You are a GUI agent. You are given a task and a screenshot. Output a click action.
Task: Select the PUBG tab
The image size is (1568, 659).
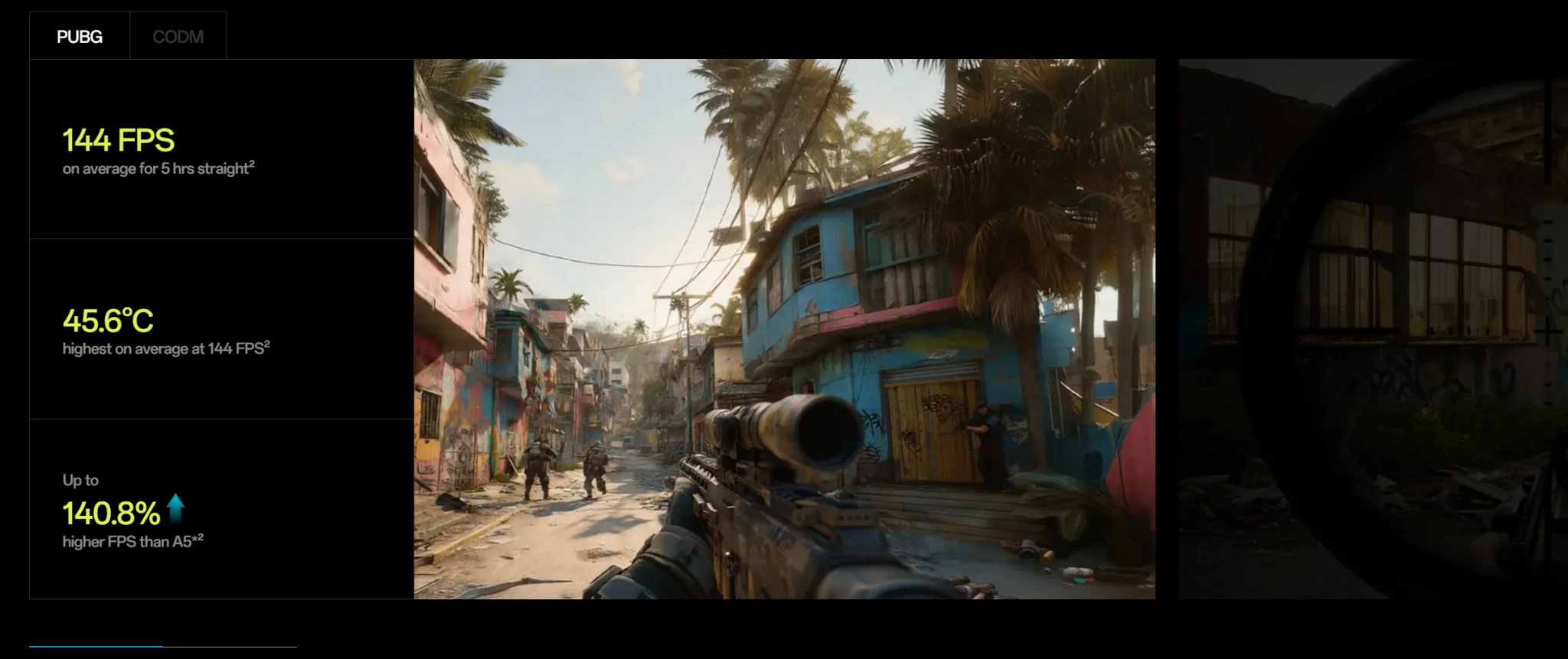(x=80, y=37)
